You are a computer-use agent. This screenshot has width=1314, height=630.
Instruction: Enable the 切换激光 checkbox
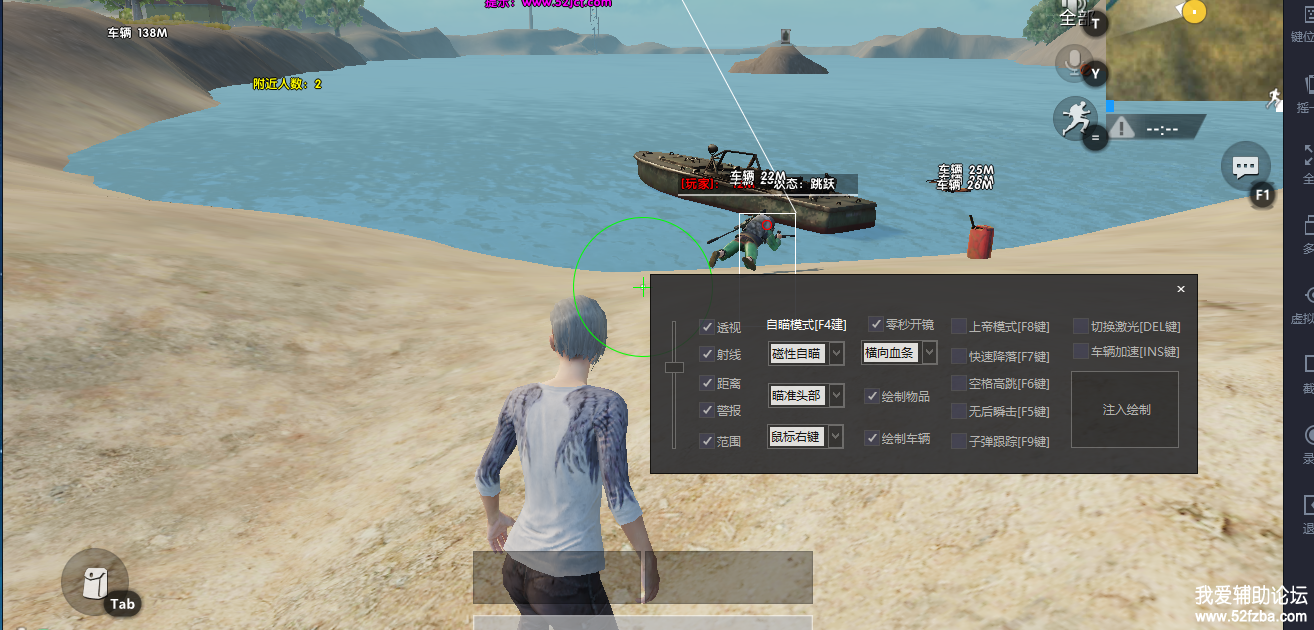click(1081, 326)
